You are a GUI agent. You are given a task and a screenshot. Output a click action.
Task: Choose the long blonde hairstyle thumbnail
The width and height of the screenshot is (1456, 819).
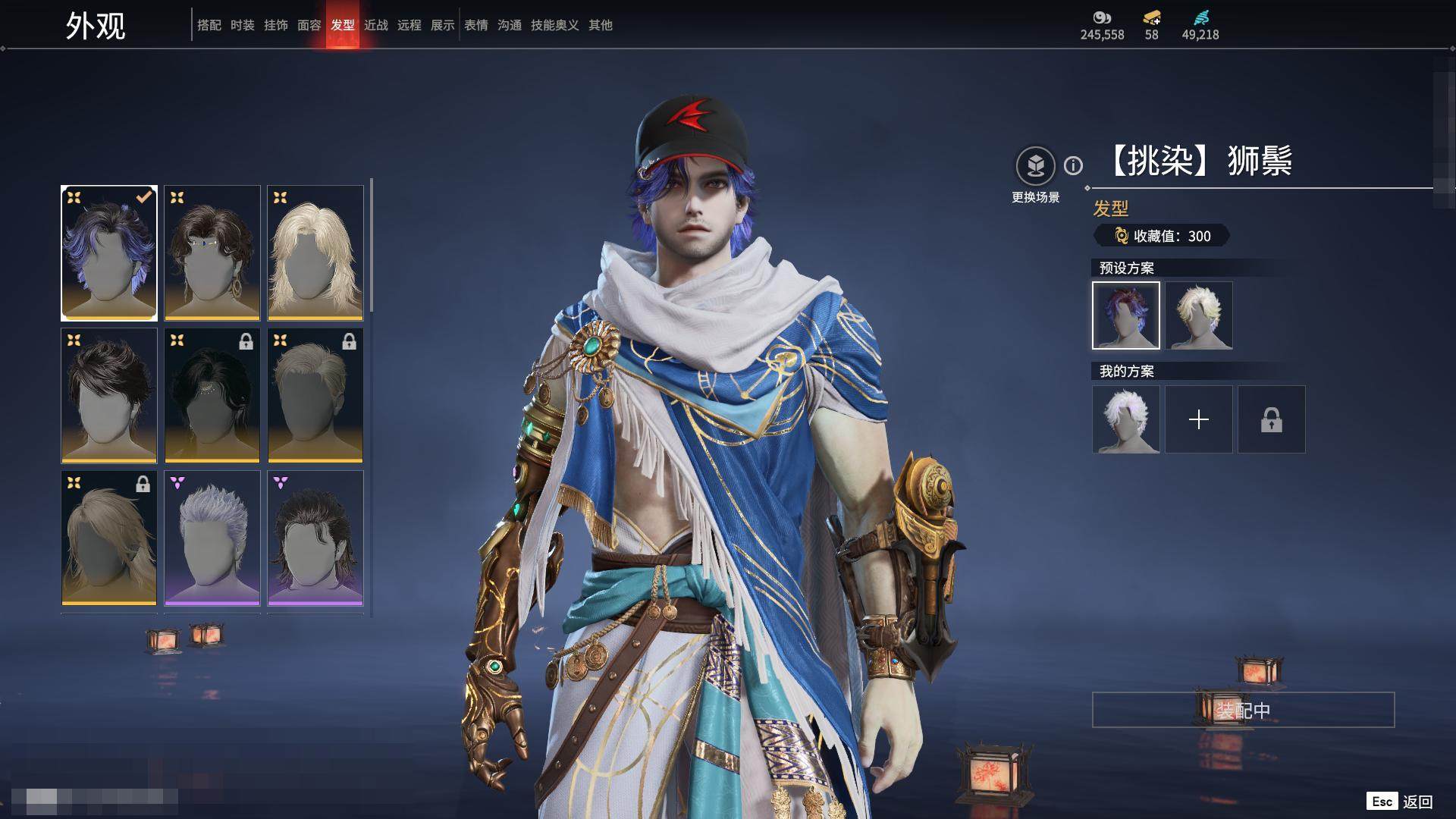(315, 253)
